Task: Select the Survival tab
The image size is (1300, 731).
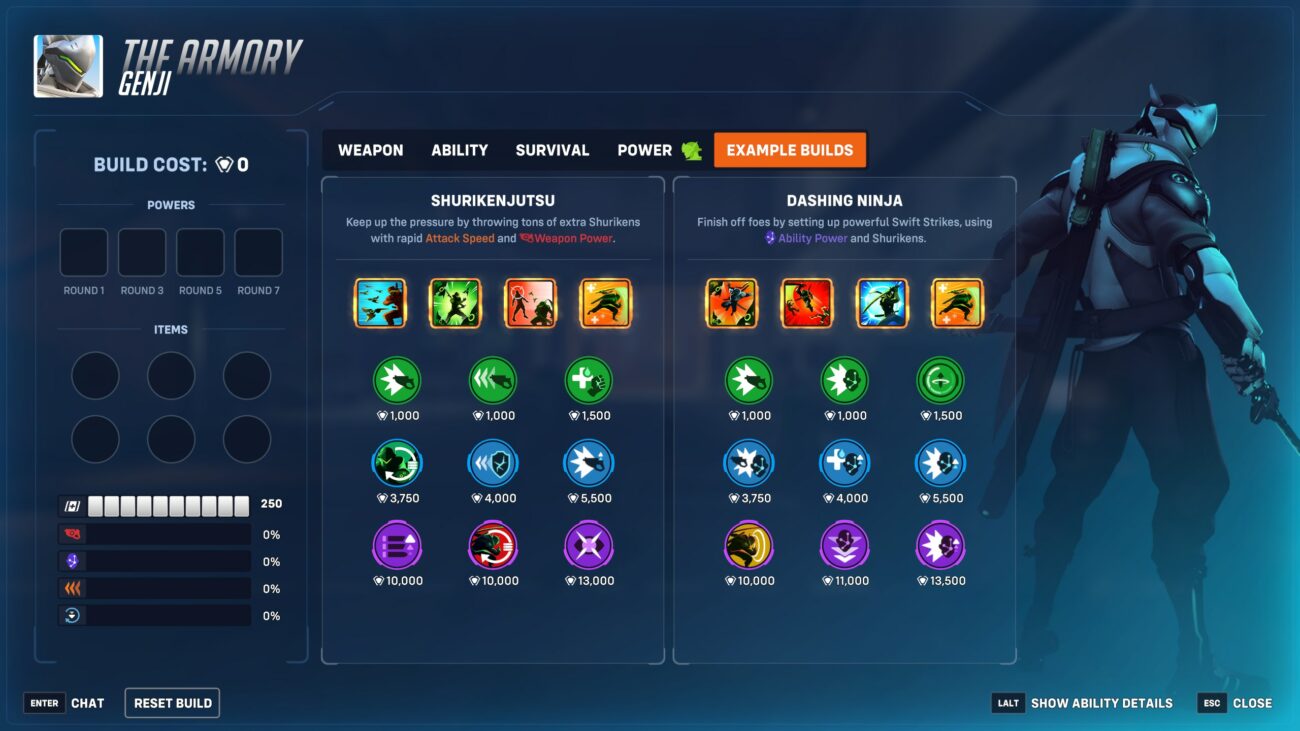Action: pyautogui.click(x=552, y=150)
